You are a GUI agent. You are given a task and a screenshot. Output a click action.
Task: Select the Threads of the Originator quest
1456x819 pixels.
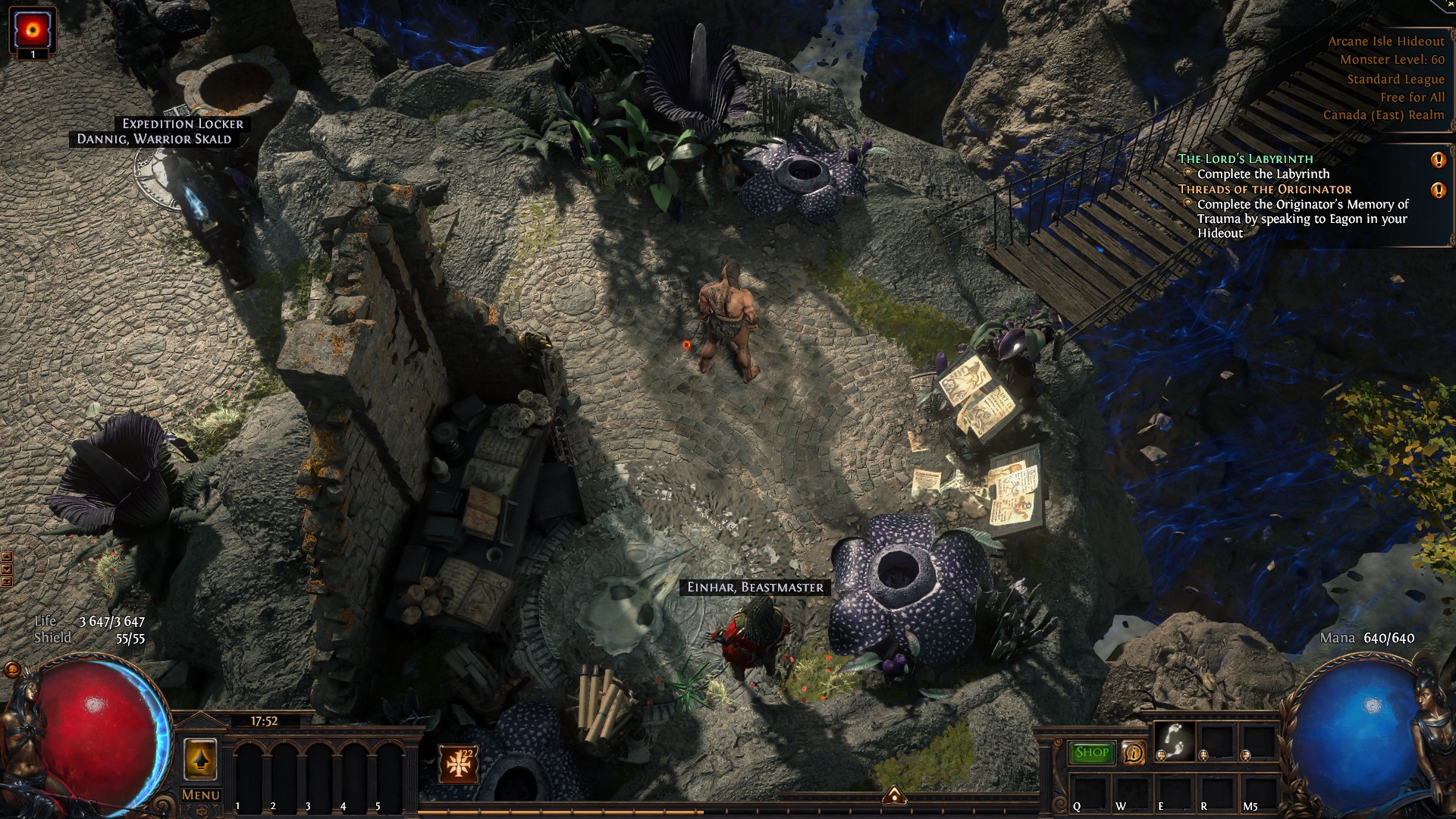[x=1264, y=189]
